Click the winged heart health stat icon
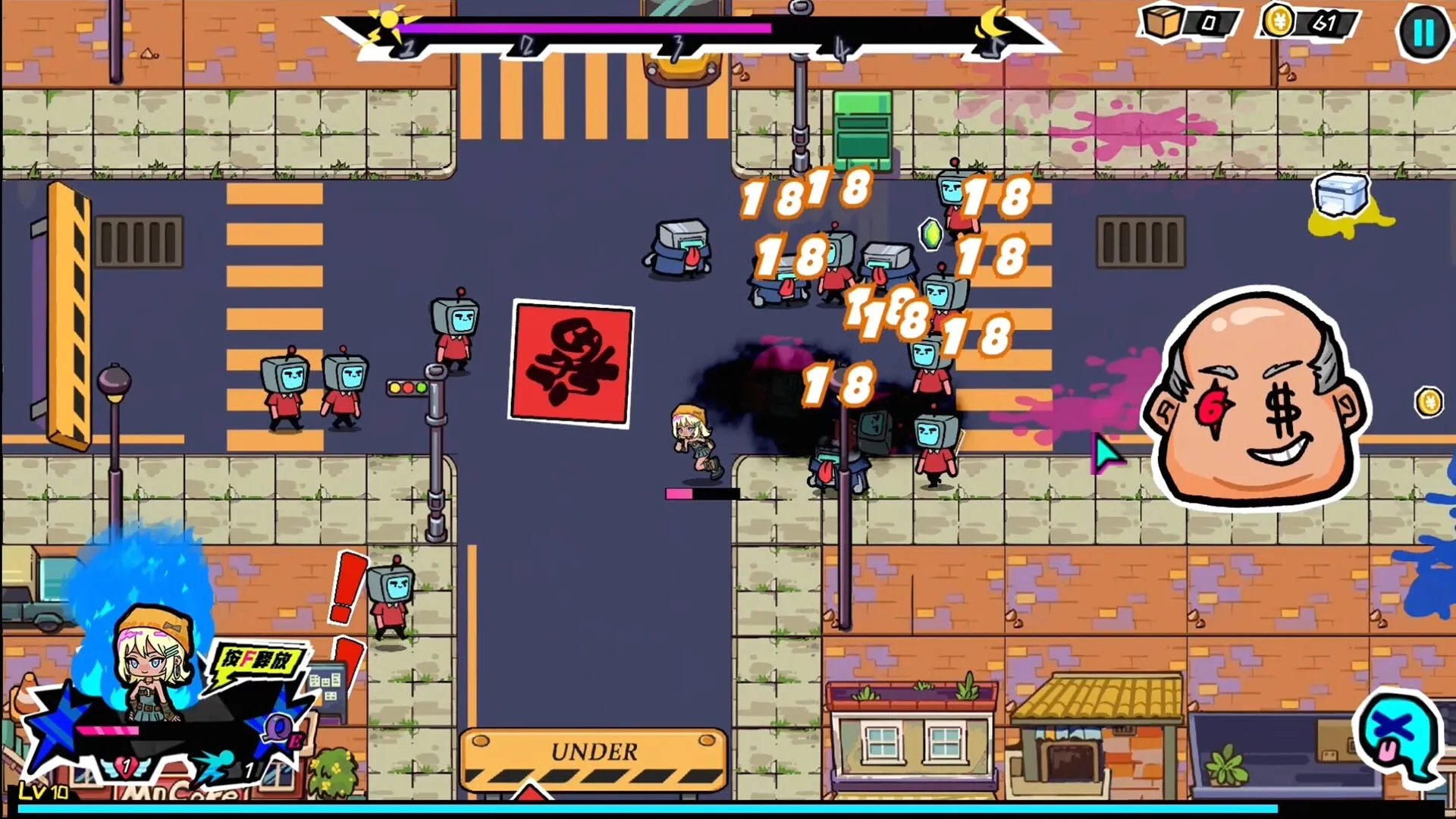 coord(126,767)
